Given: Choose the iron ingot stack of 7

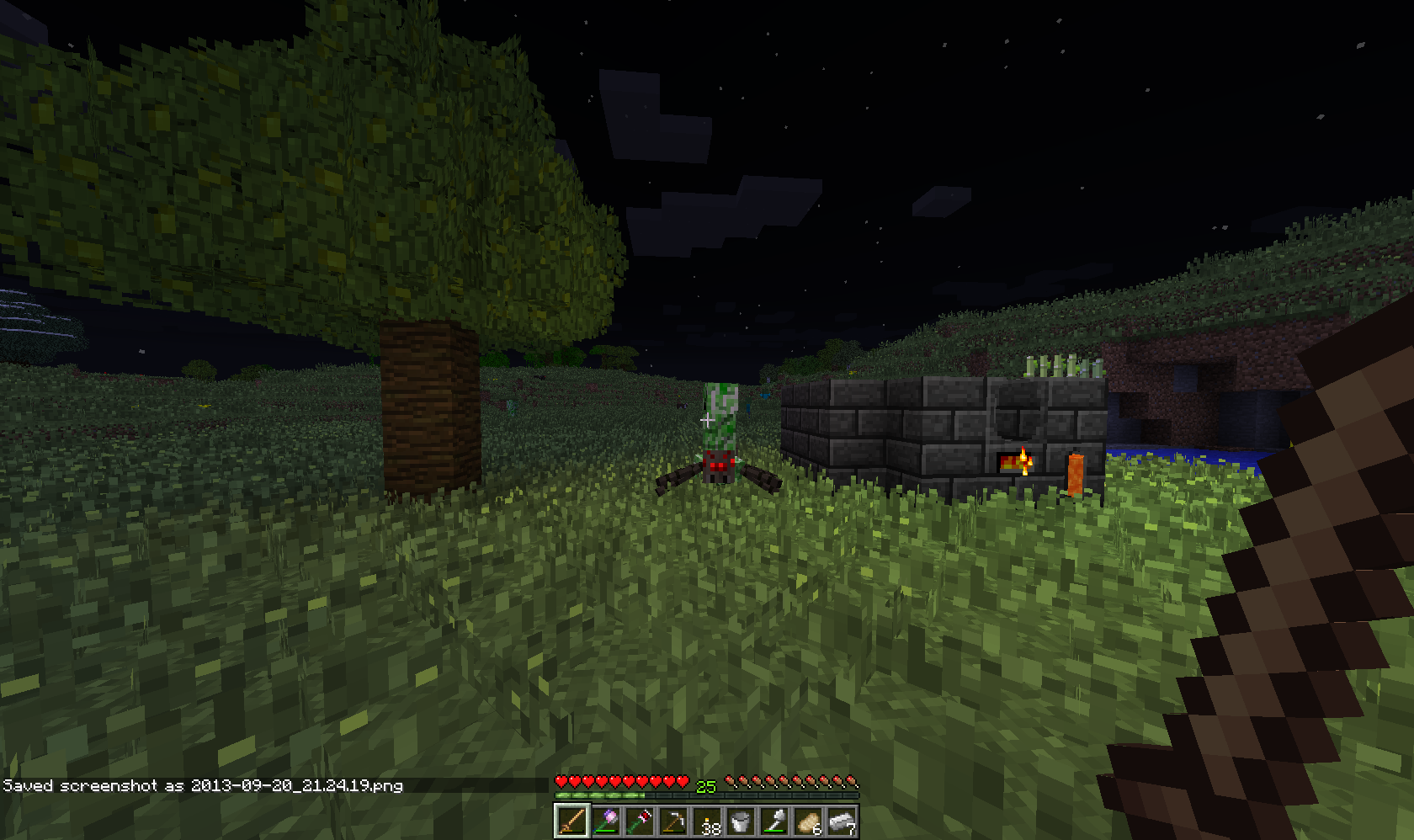Looking at the screenshot, I should (842, 821).
